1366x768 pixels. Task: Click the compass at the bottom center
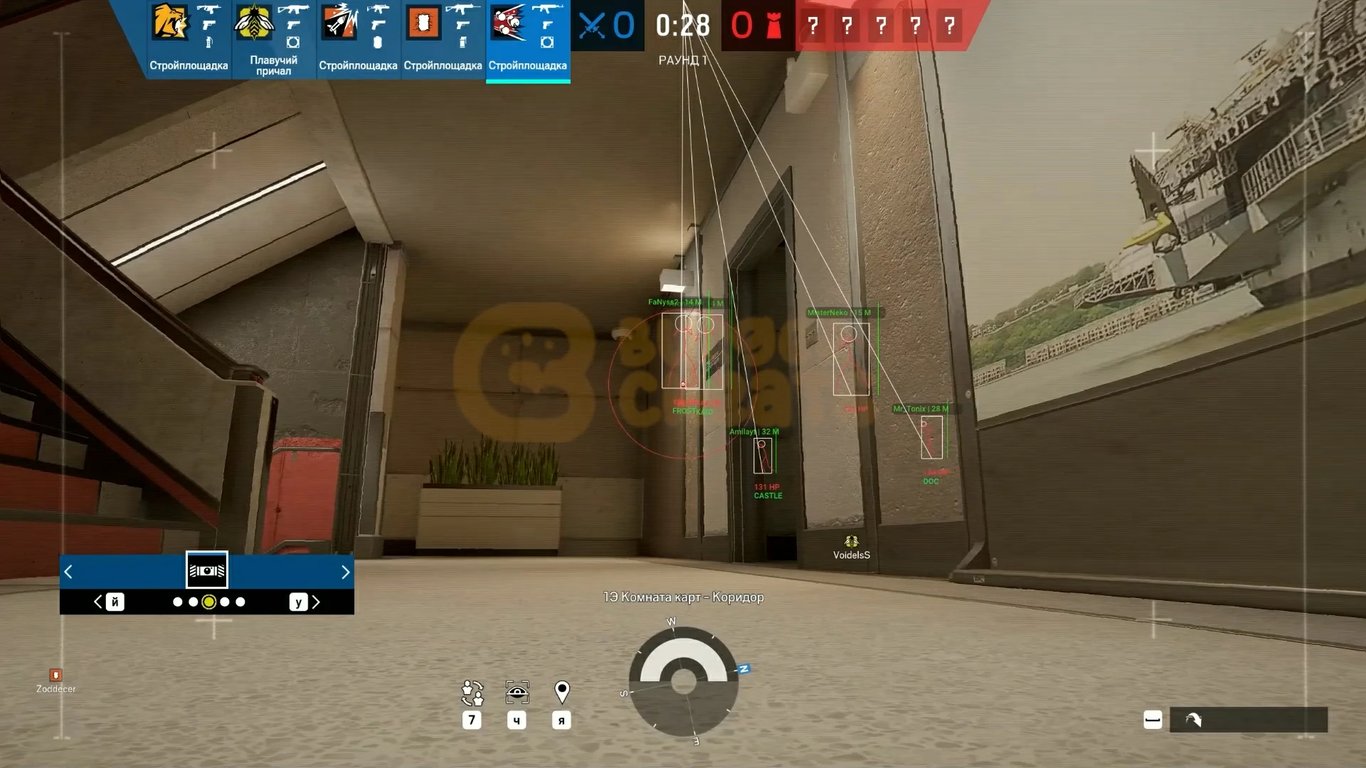[x=683, y=683]
